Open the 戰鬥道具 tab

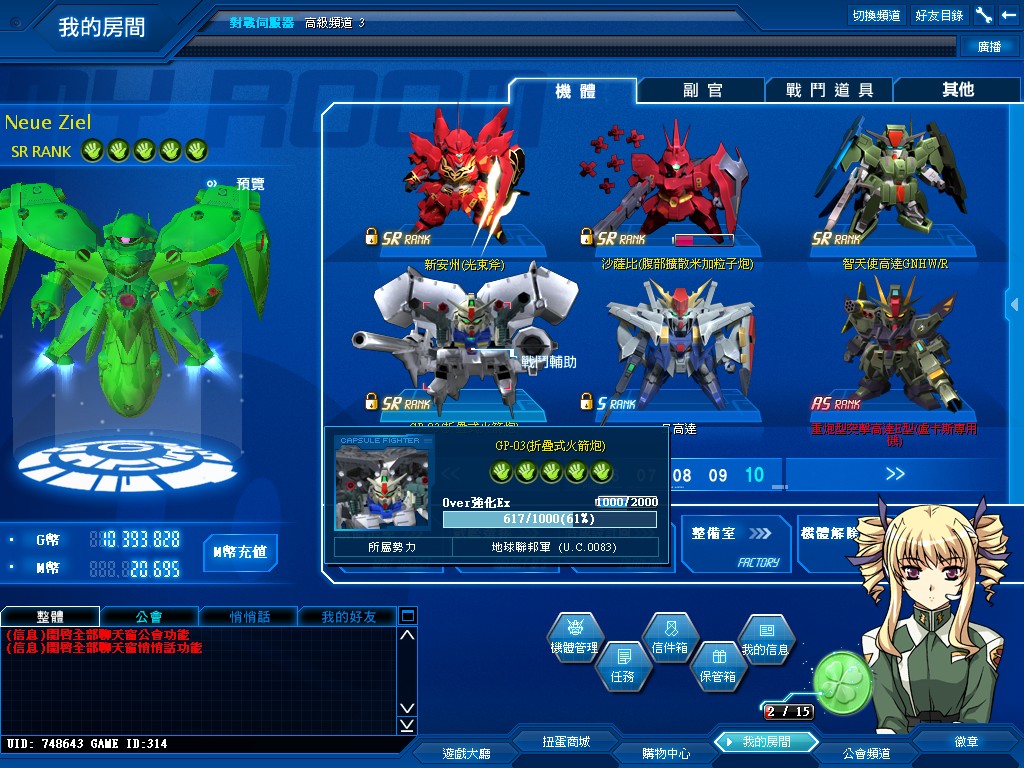[829, 90]
